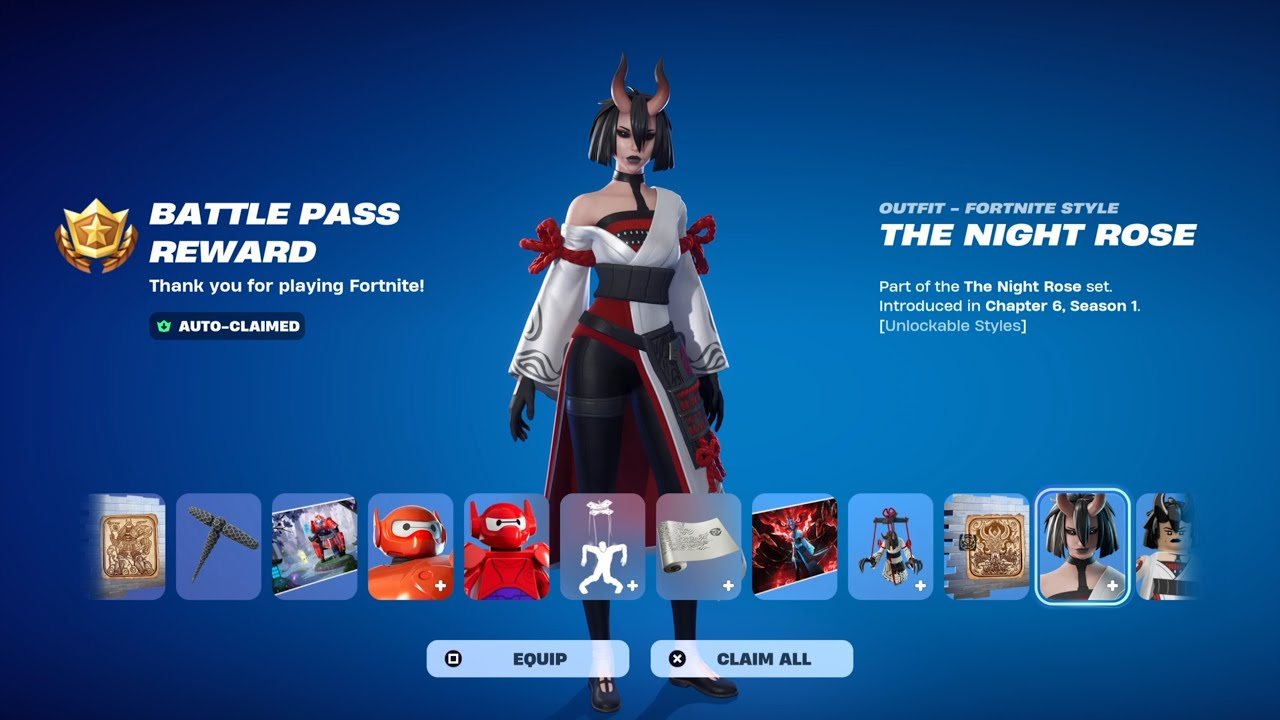Select the hanging puppet glider reward
The height and width of the screenshot is (720, 1280).
[890, 546]
